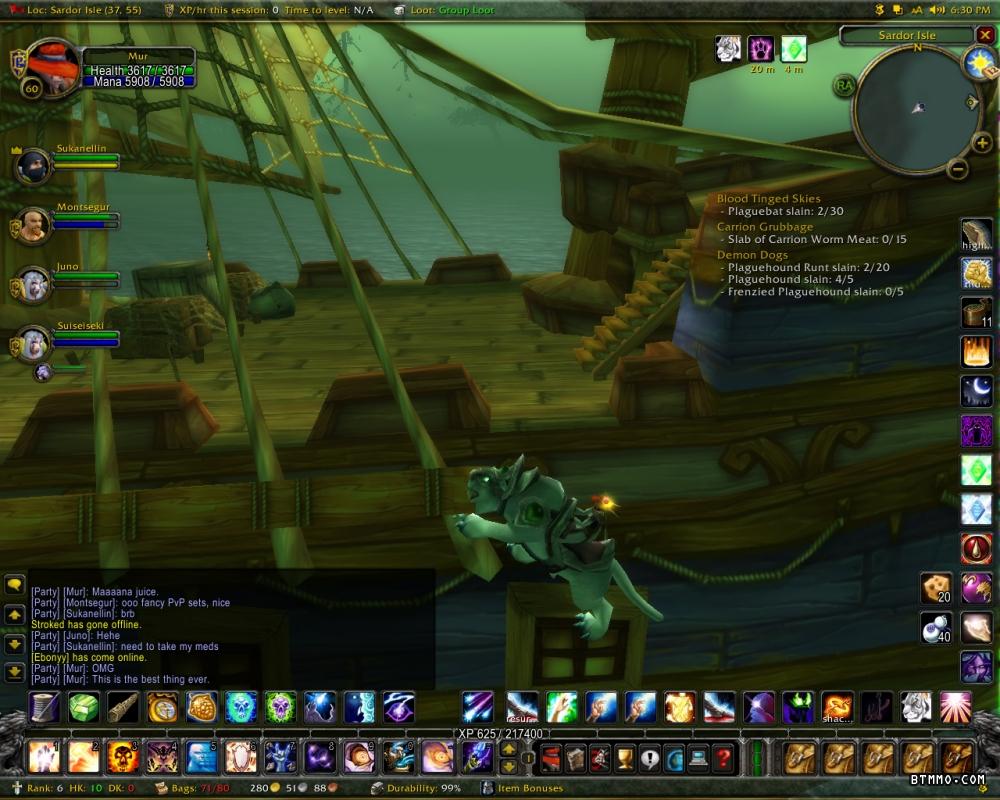Select Juno's party portrait
This screenshot has height=800, width=1000.
[x=33, y=285]
